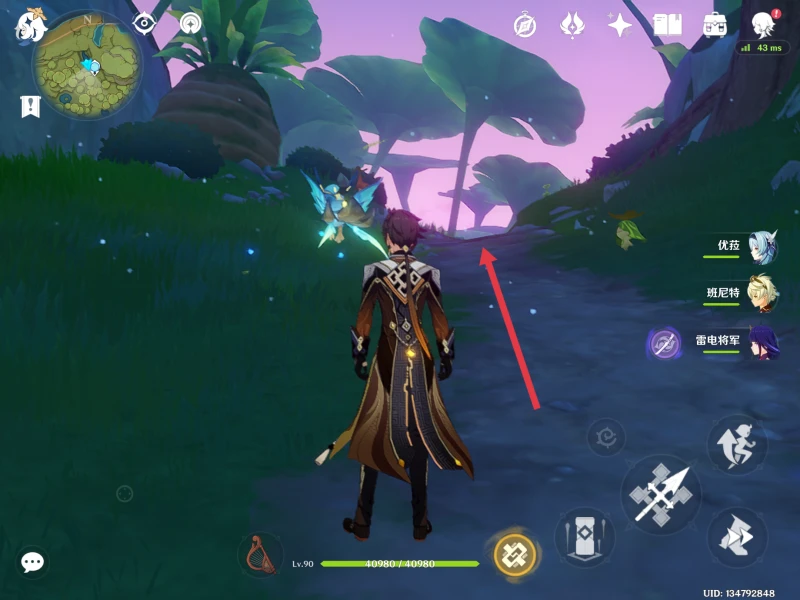Image resolution: width=800 pixels, height=600 pixels.
Task: Open the Paimon main menu
Action: 29,24
